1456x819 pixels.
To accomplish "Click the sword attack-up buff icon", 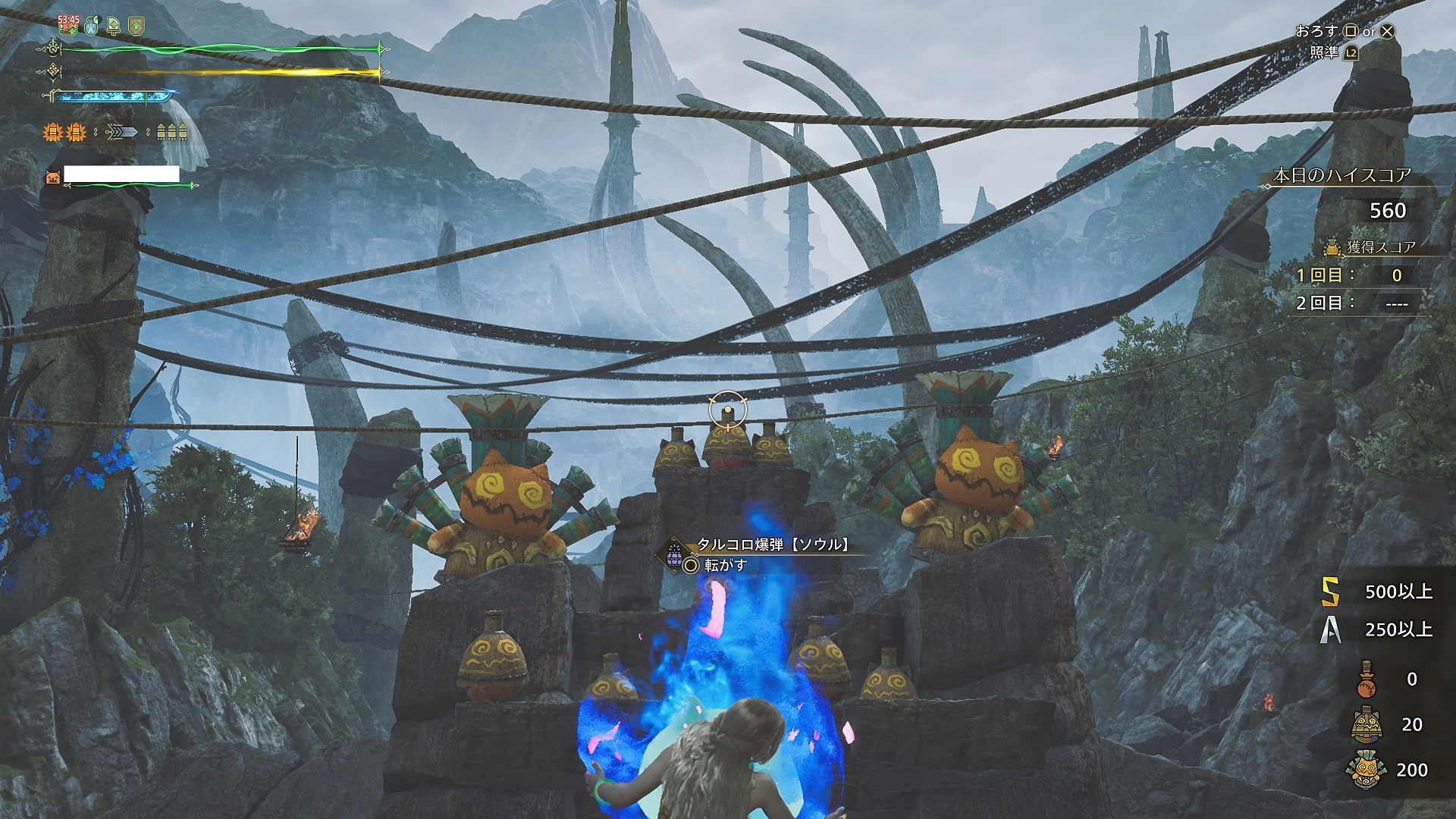I will pos(114,27).
